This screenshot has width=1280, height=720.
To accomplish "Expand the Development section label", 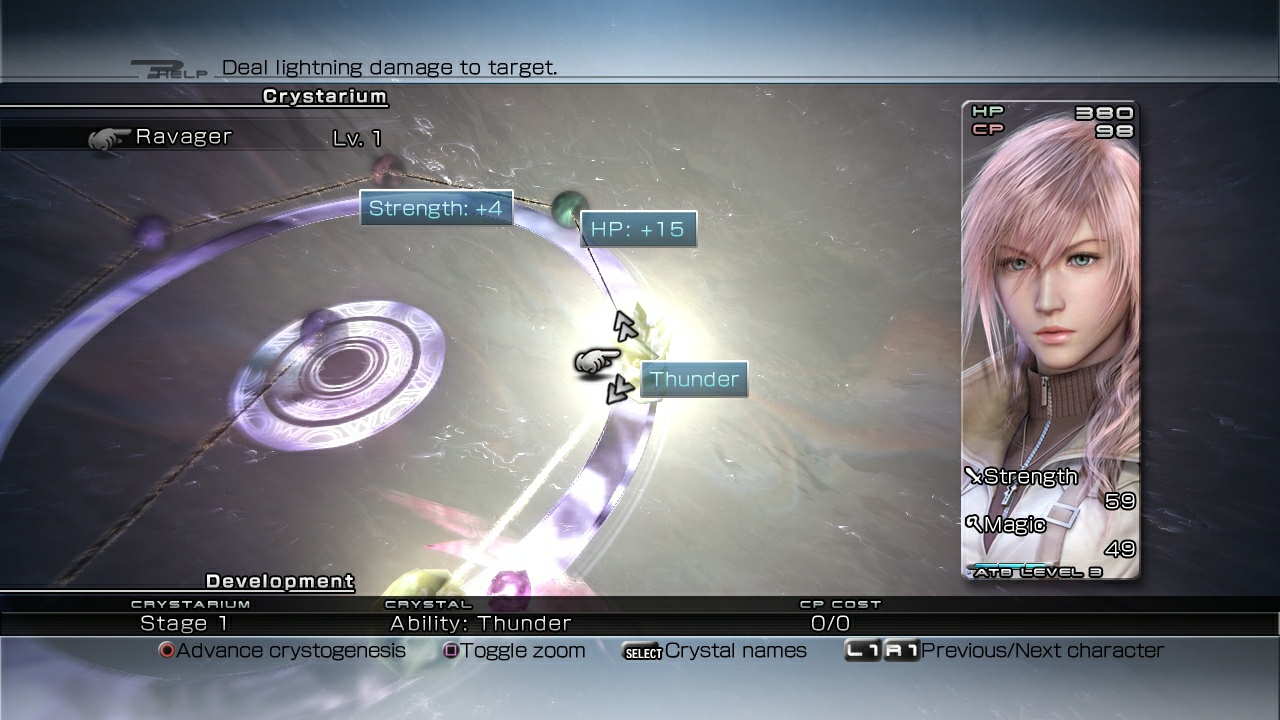I will pyautogui.click(x=279, y=581).
